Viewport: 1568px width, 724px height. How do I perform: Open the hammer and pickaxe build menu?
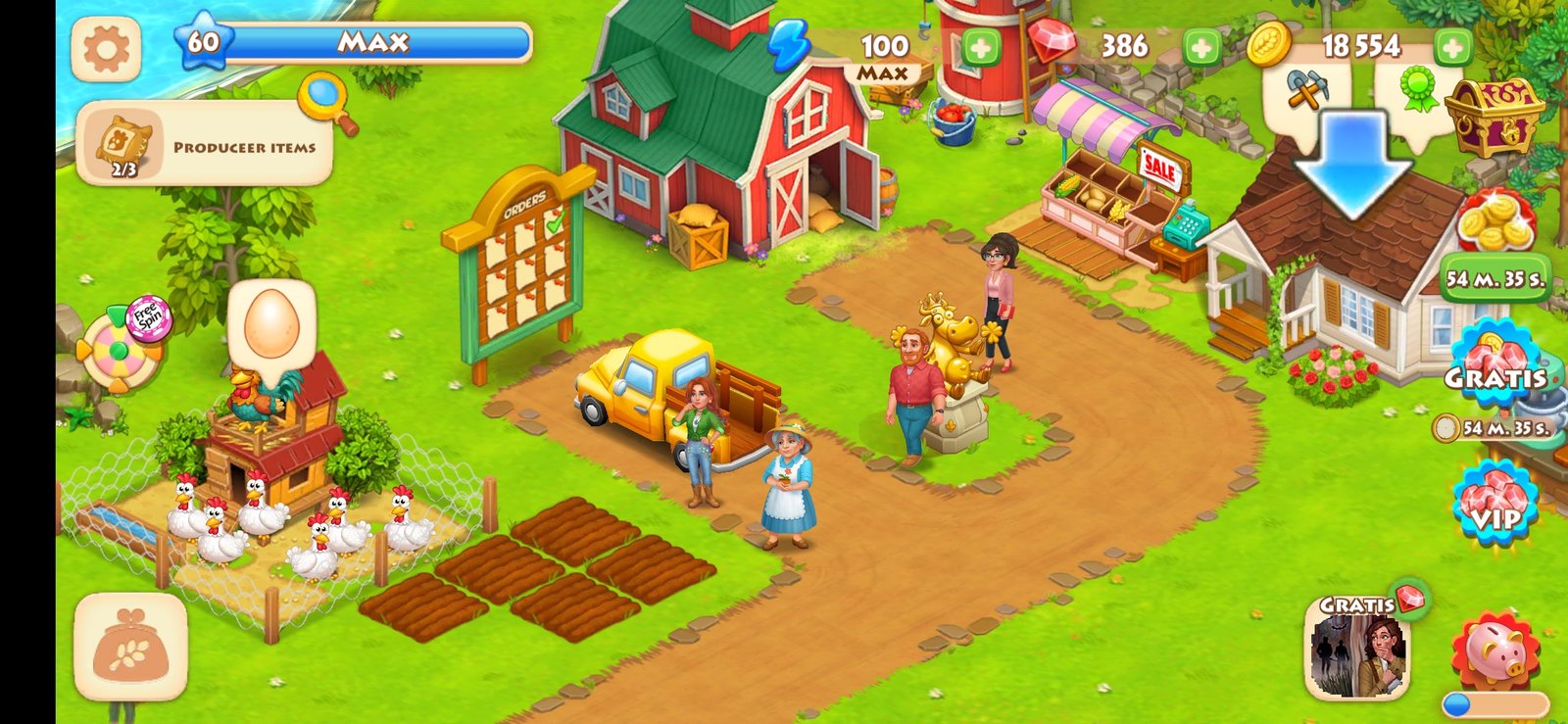1306,92
